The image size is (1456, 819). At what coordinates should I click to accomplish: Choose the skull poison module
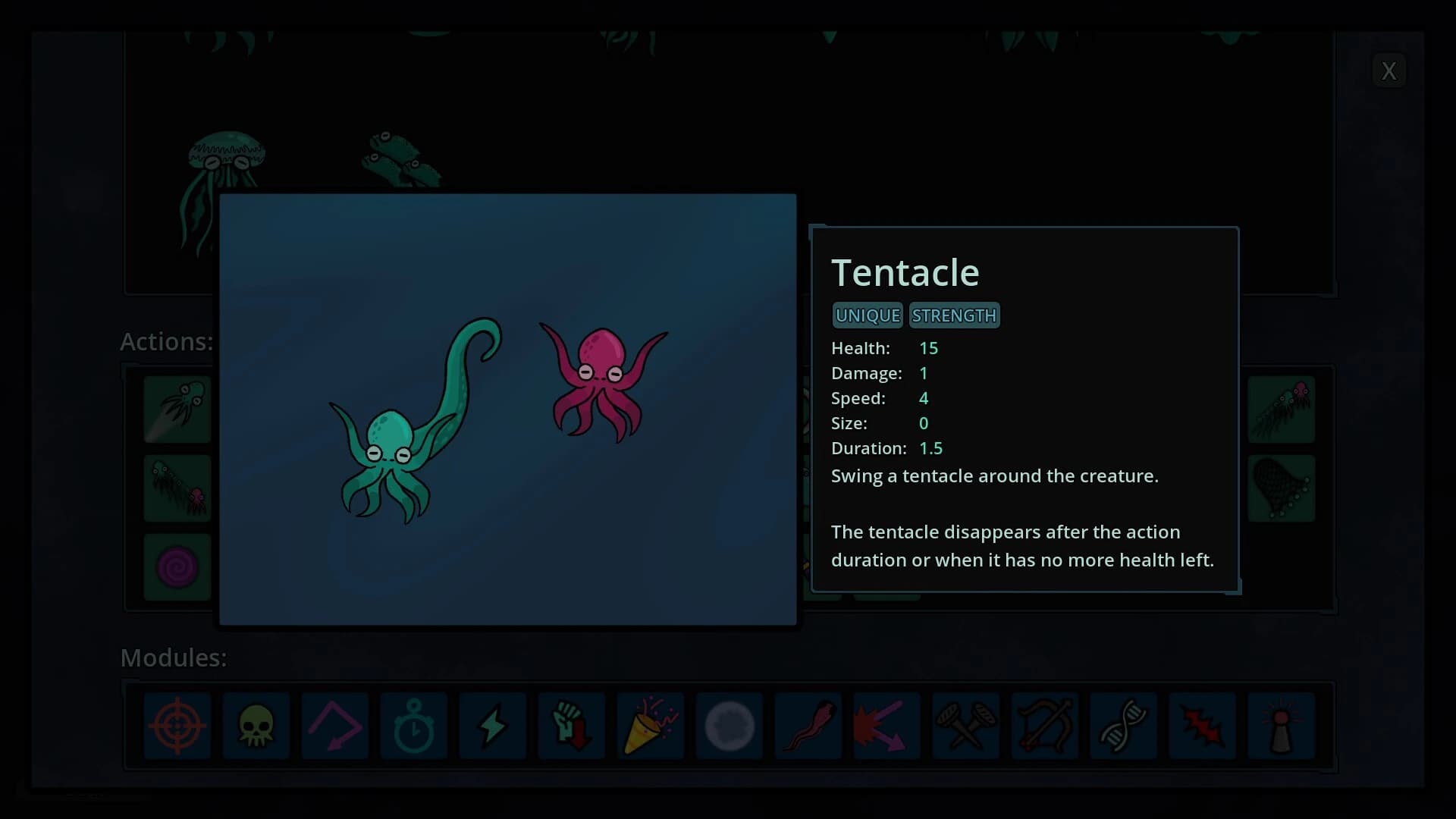[256, 726]
